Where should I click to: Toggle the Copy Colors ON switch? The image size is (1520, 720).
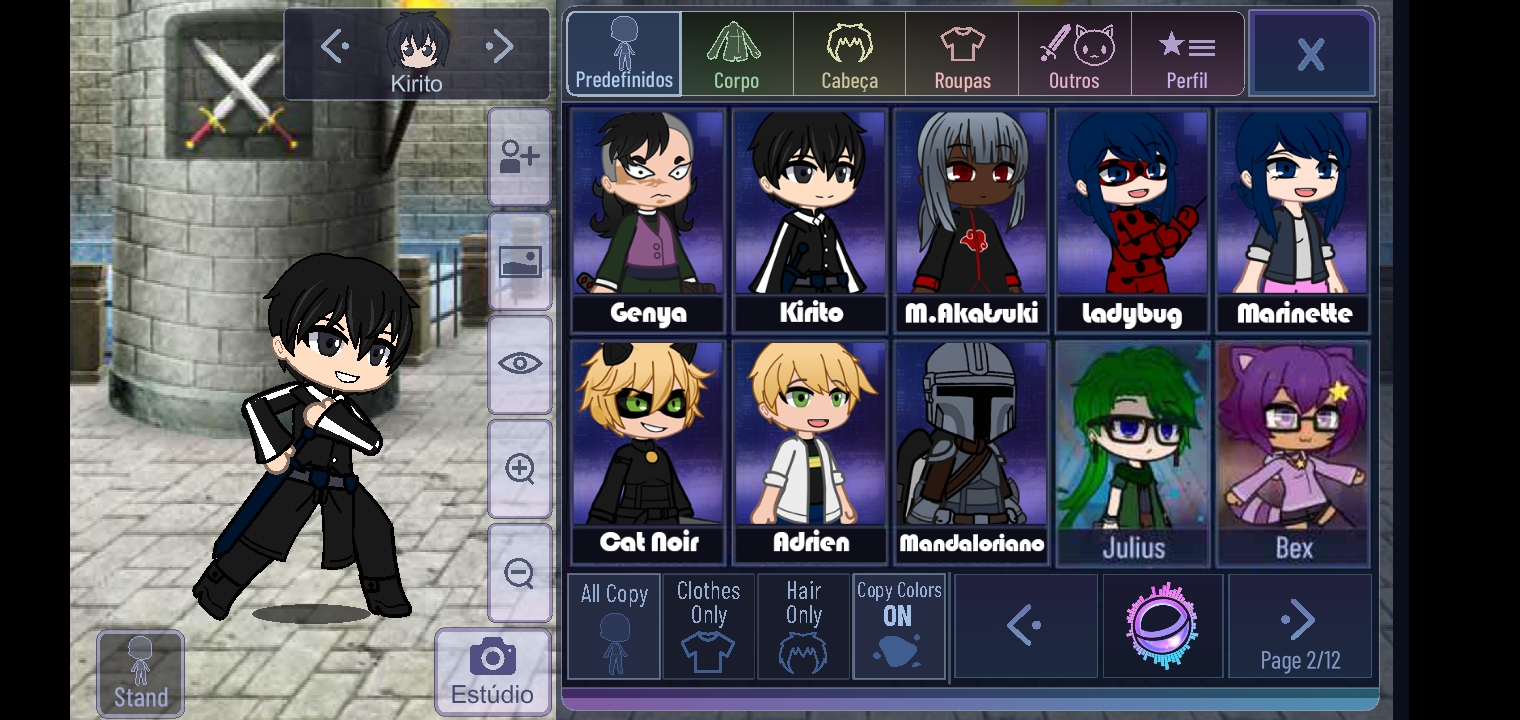point(898,626)
